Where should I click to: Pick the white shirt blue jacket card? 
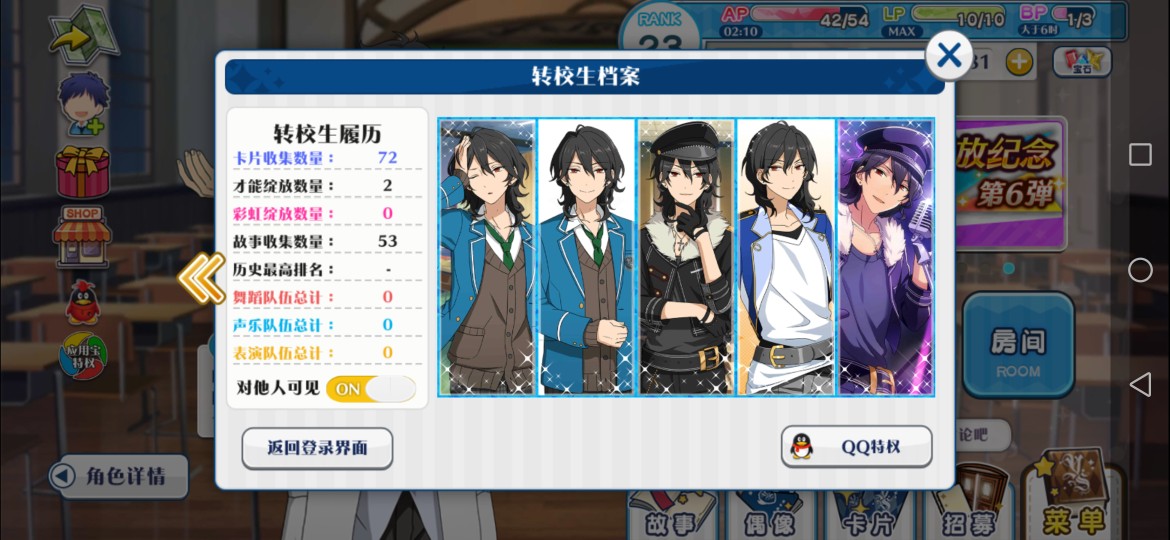[786, 257]
